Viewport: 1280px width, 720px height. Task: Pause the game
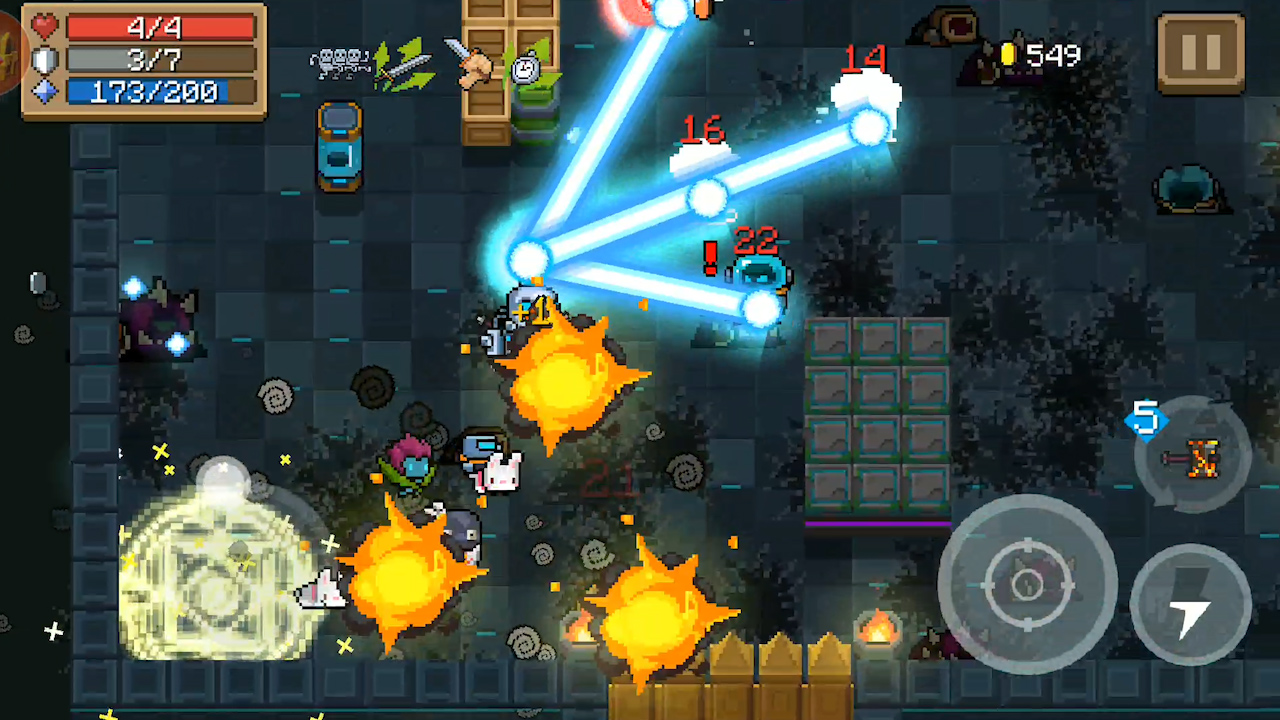[x=1201, y=53]
